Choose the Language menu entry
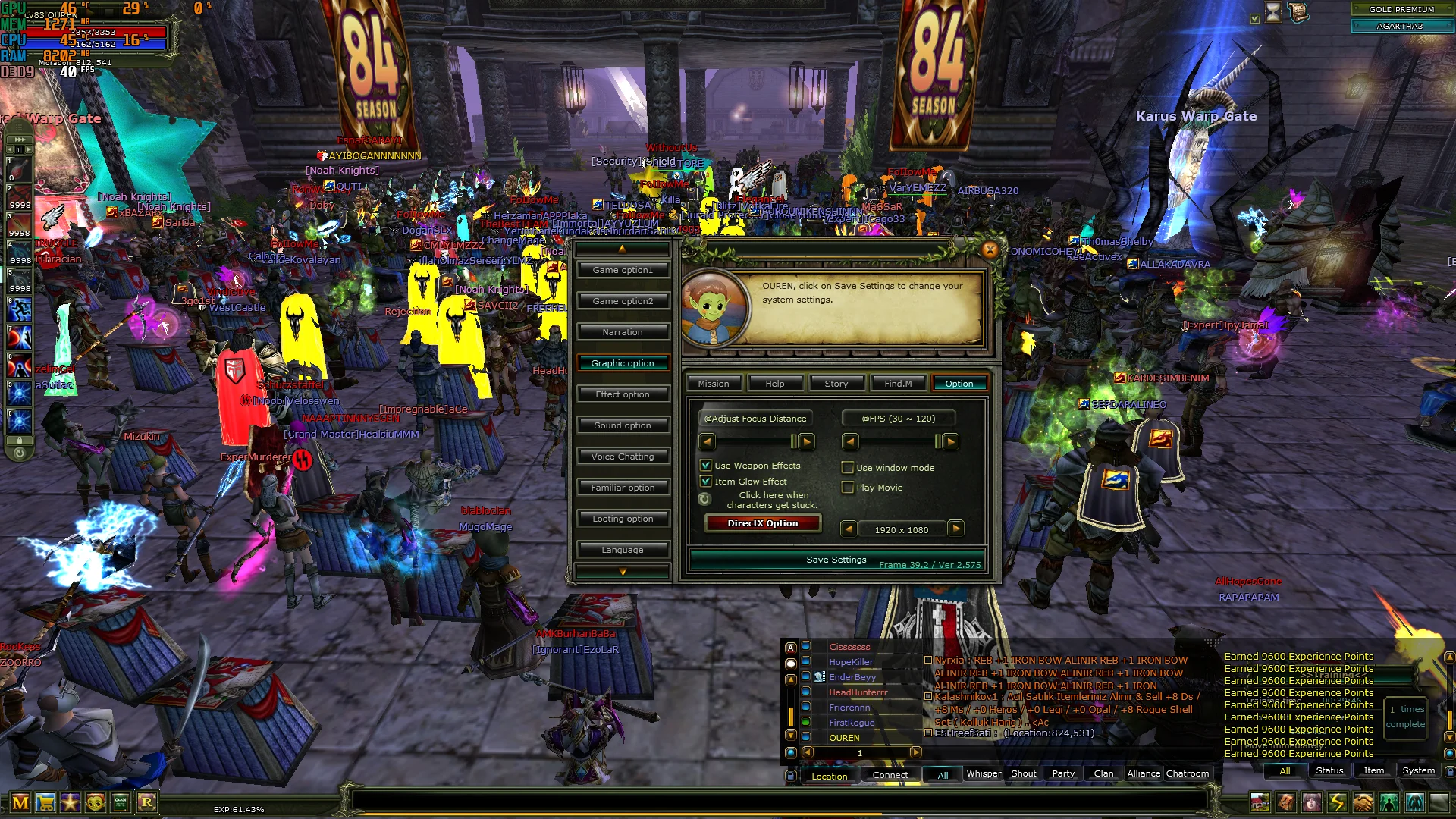 (x=622, y=550)
